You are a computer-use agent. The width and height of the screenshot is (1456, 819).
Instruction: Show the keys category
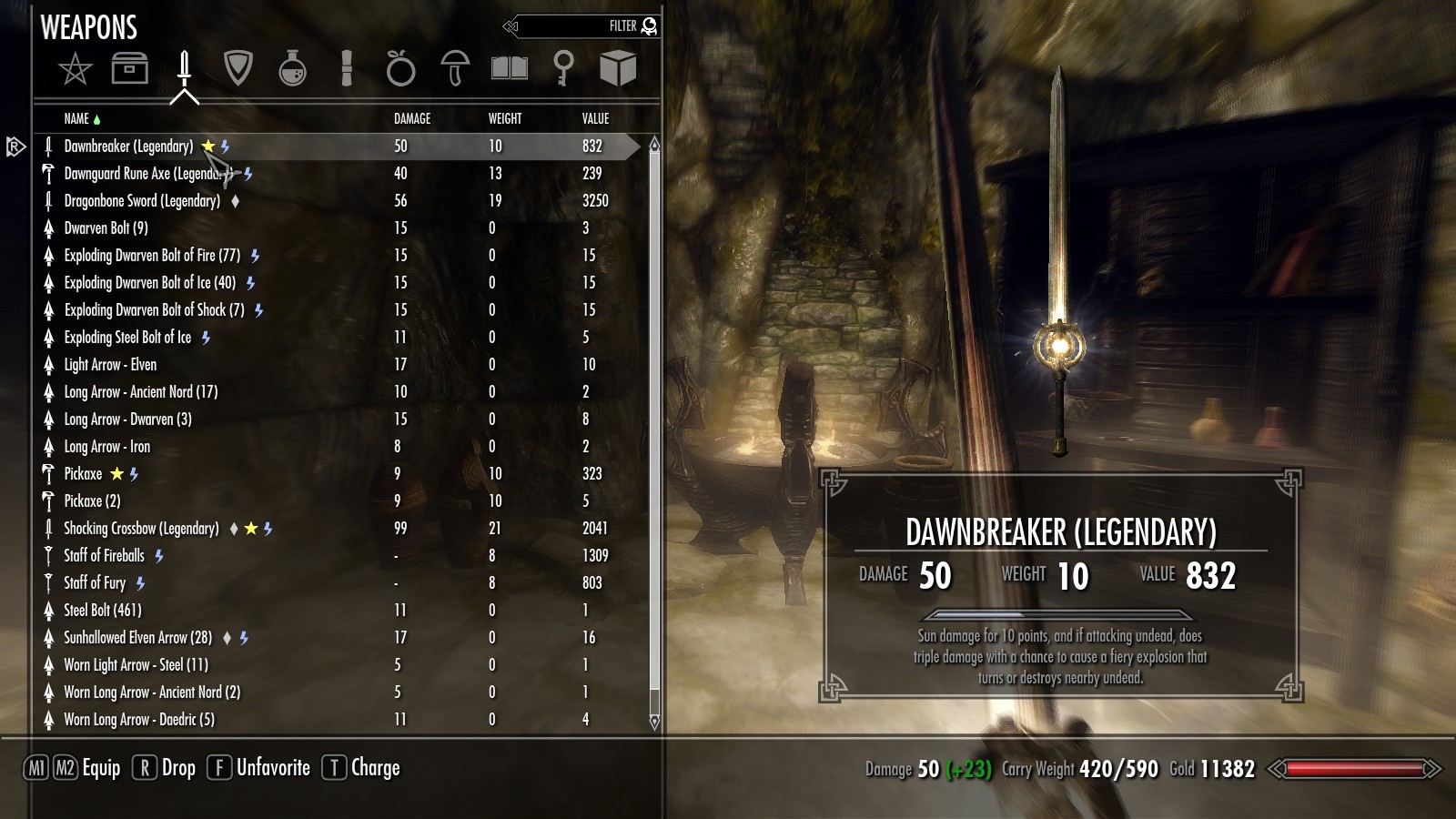tap(563, 68)
